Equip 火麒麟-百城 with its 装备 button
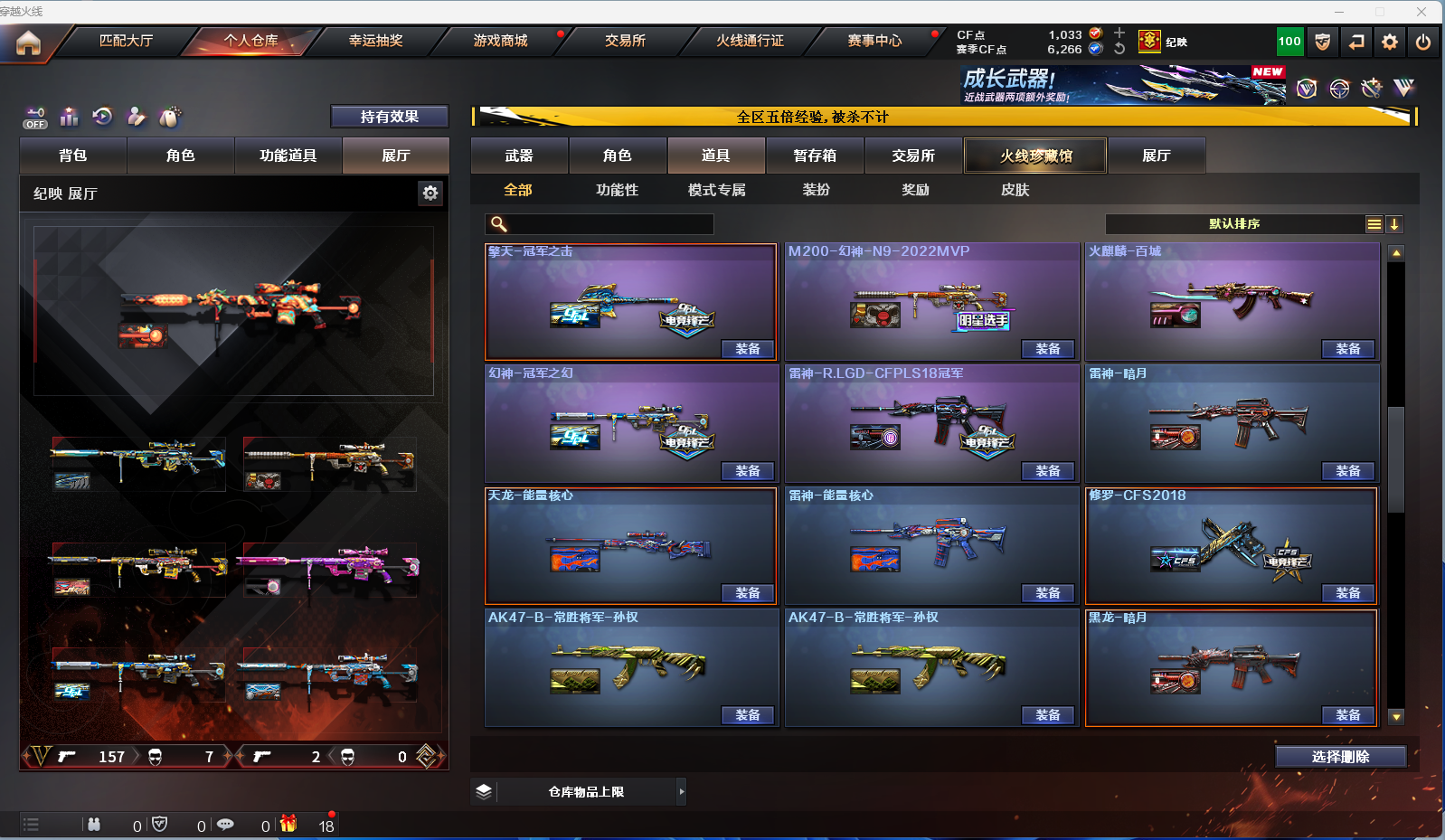This screenshot has width=1445, height=840. coord(1347,349)
